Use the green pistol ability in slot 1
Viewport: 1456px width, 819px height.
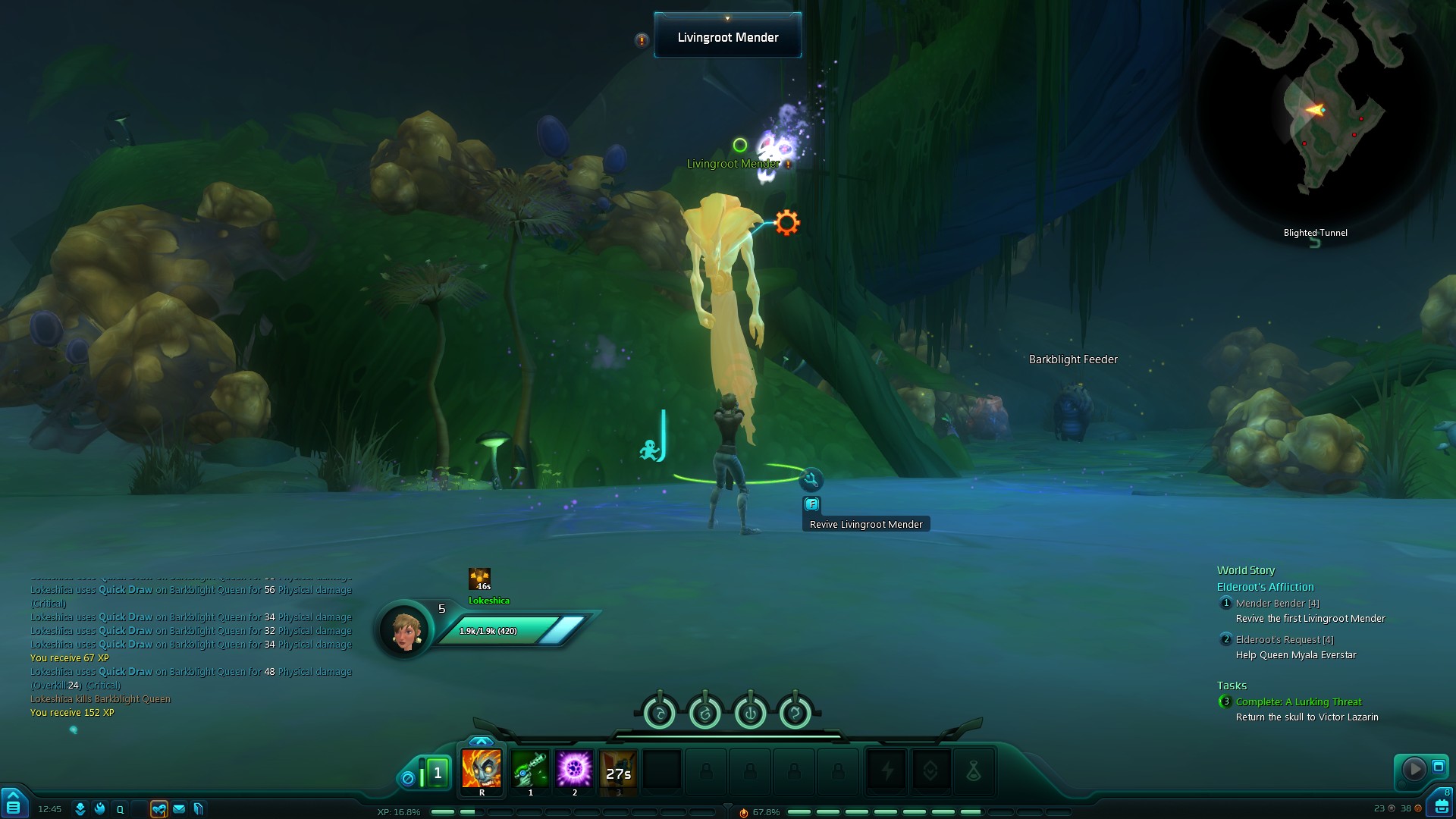[530, 770]
